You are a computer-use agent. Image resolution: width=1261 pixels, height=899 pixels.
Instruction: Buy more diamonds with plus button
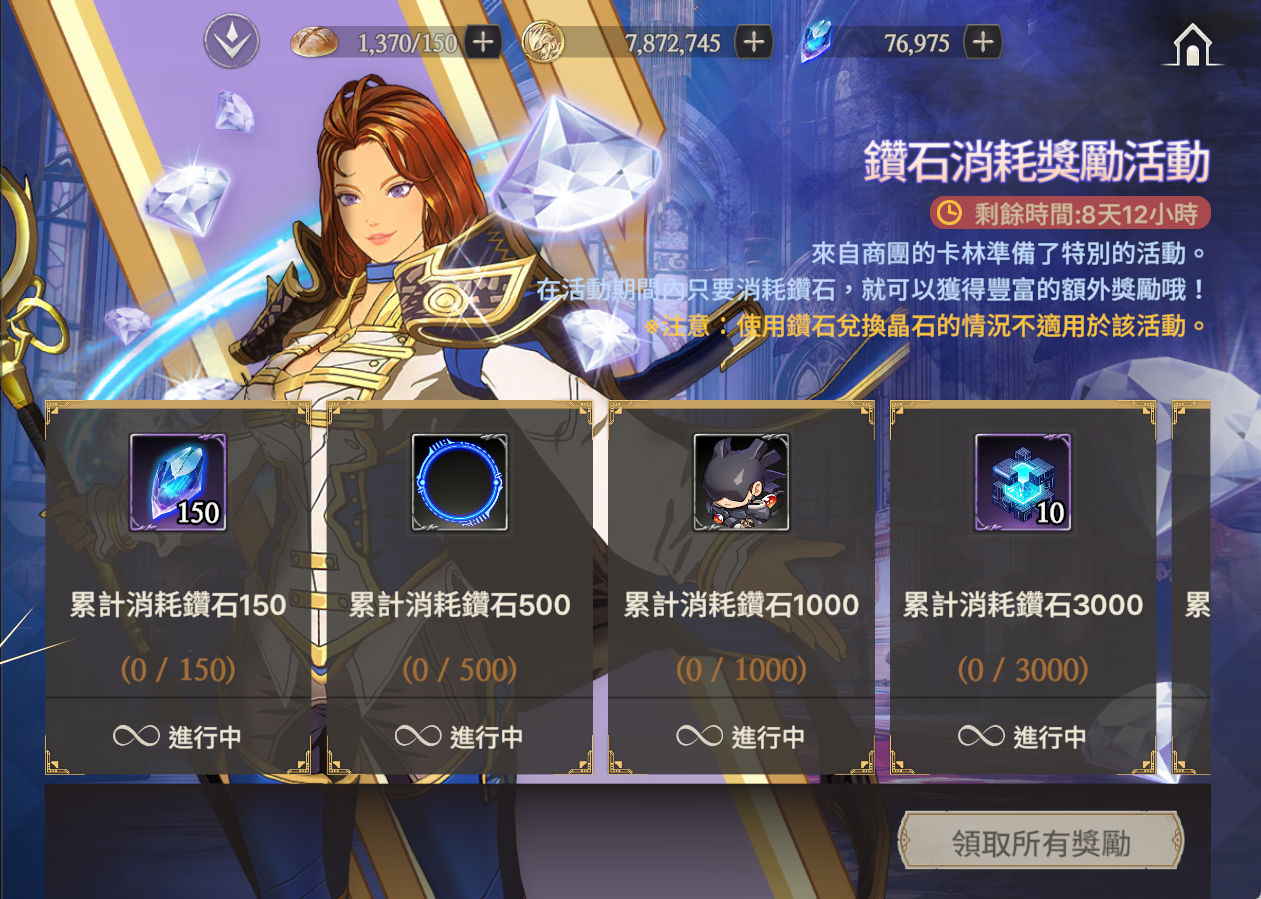click(983, 42)
